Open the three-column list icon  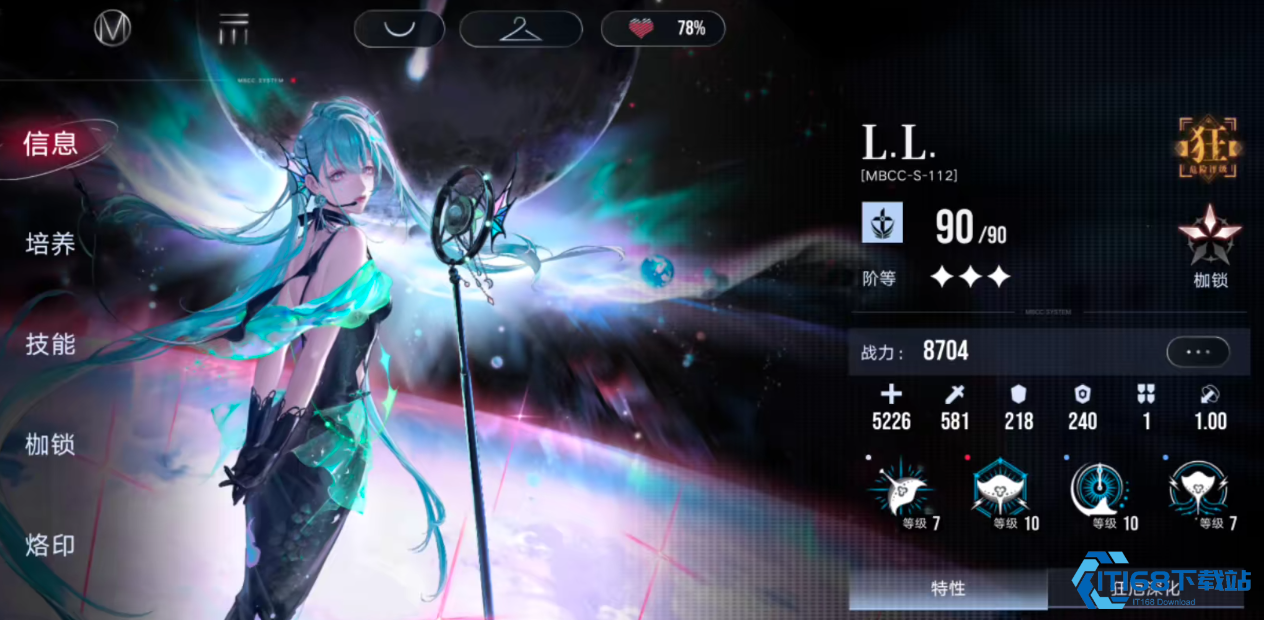[x=234, y=29]
